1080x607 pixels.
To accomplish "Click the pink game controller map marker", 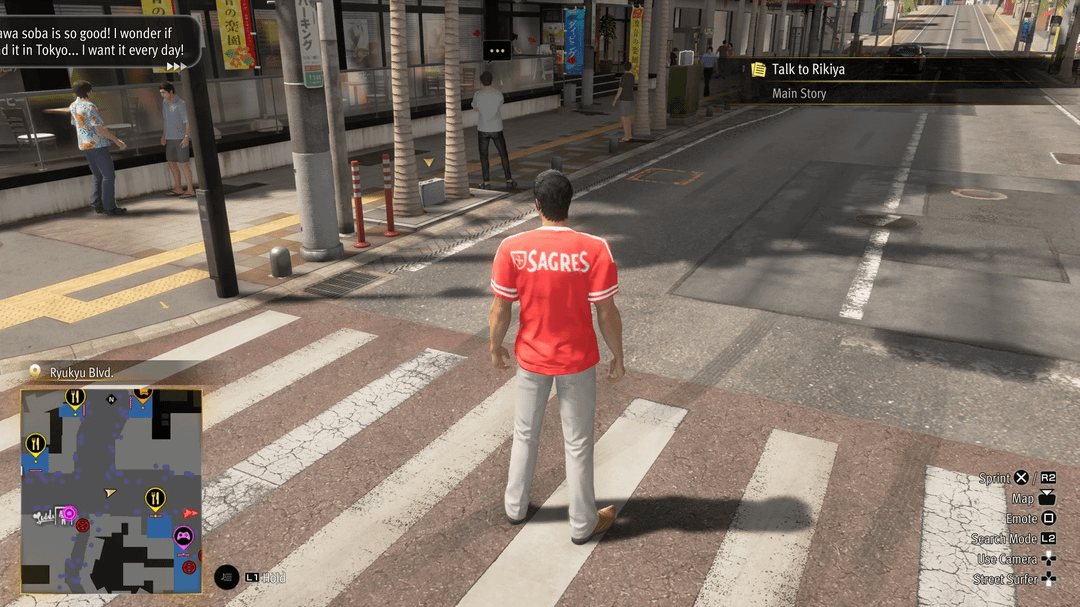I will coord(184,537).
